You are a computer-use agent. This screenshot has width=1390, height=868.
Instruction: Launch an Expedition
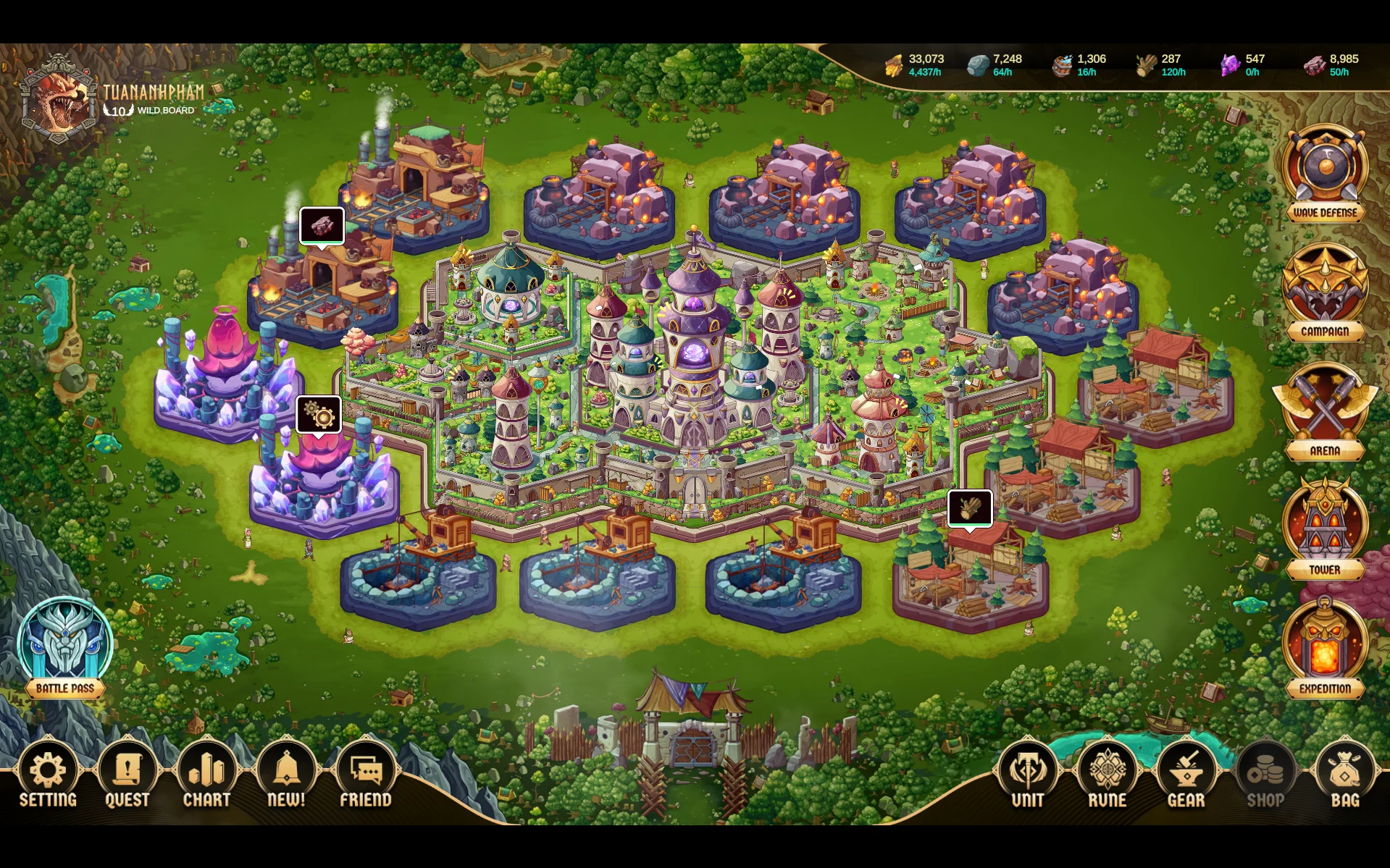[1325, 648]
